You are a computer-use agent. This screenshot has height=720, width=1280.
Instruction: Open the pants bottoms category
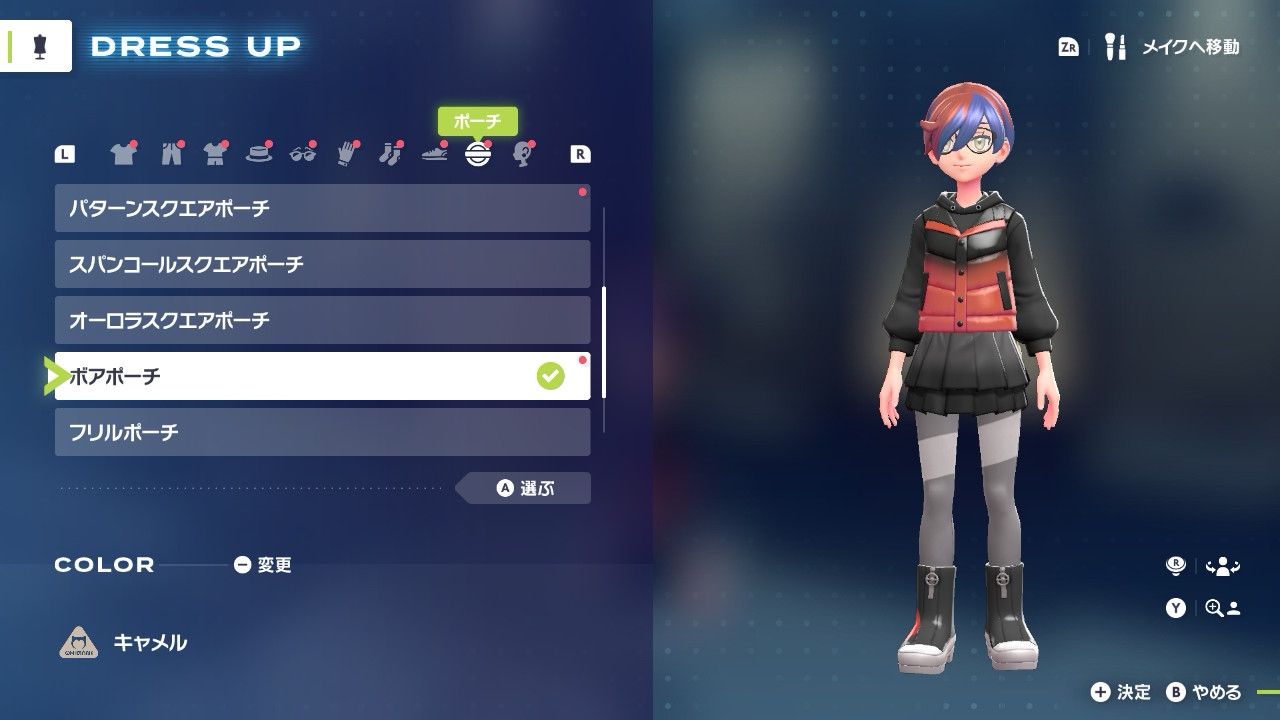tap(171, 154)
